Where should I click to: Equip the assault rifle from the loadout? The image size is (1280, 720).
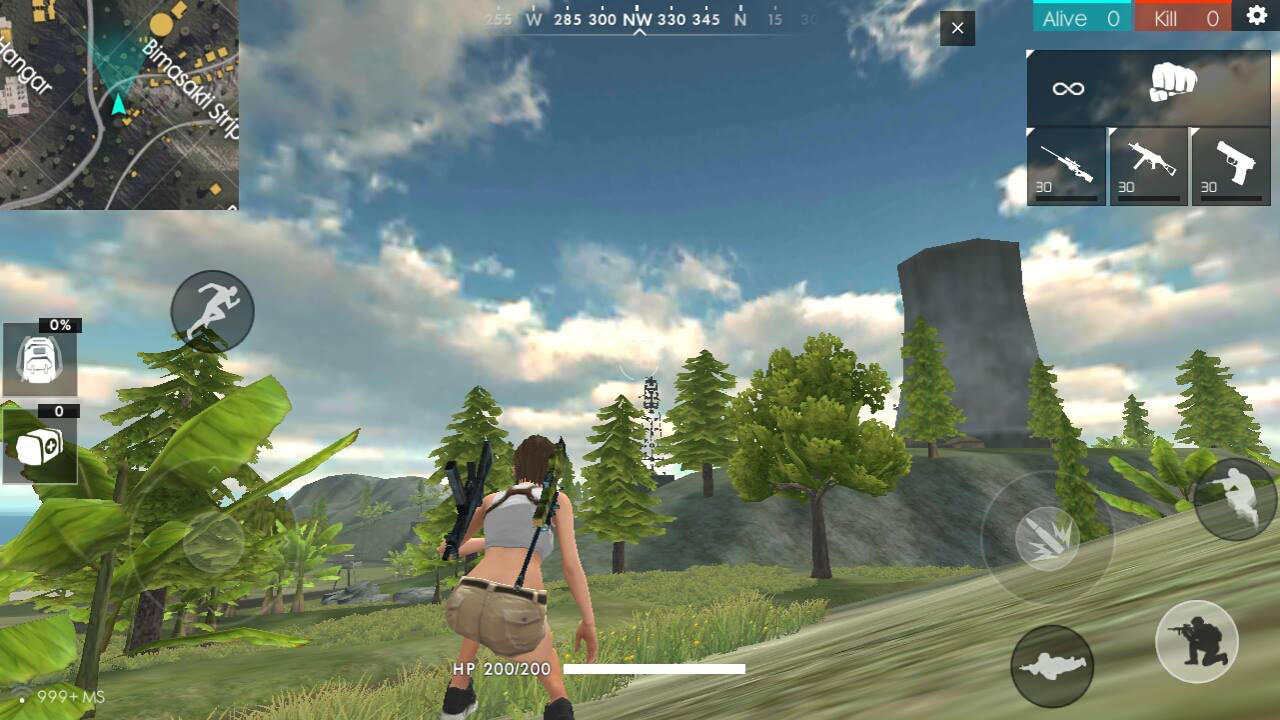(x=1147, y=166)
